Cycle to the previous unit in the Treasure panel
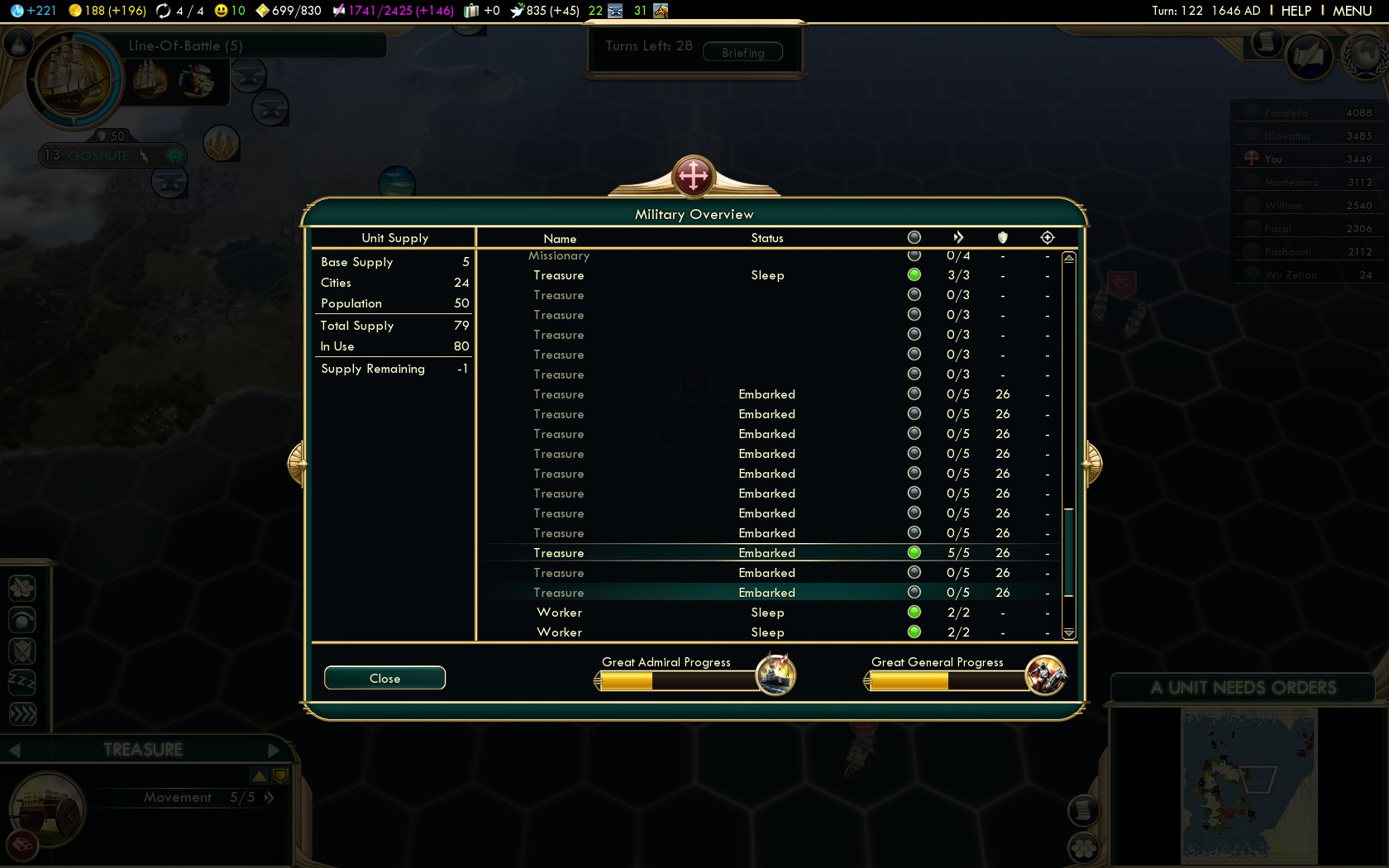 (14, 750)
